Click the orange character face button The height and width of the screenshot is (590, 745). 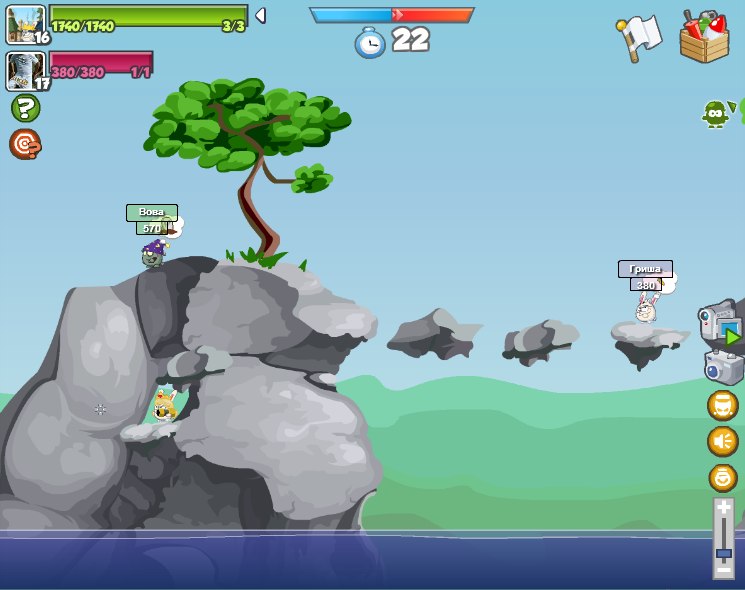tap(723, 405)
